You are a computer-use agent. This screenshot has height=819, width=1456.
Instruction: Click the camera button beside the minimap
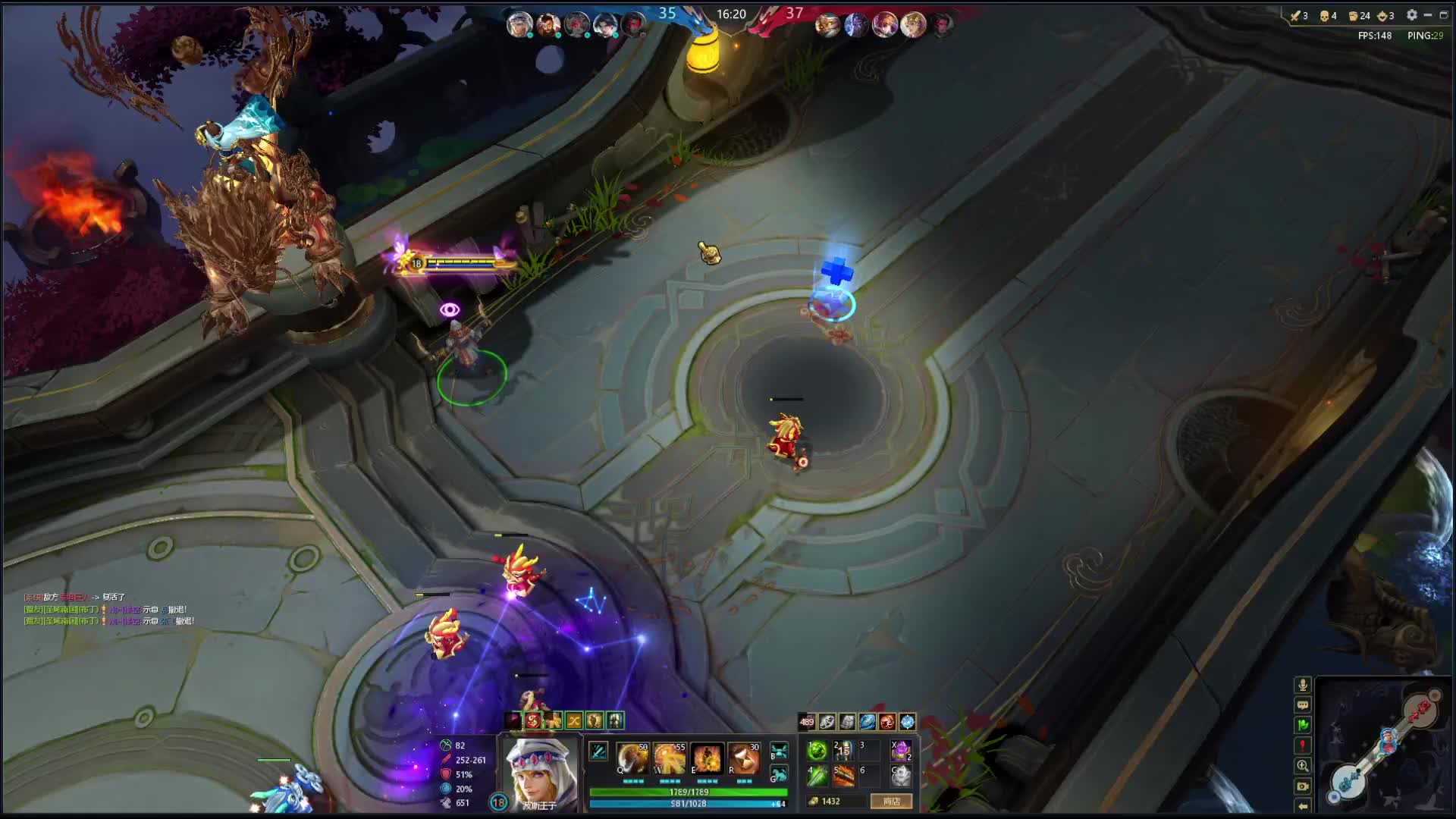(x=1303, y=786)
